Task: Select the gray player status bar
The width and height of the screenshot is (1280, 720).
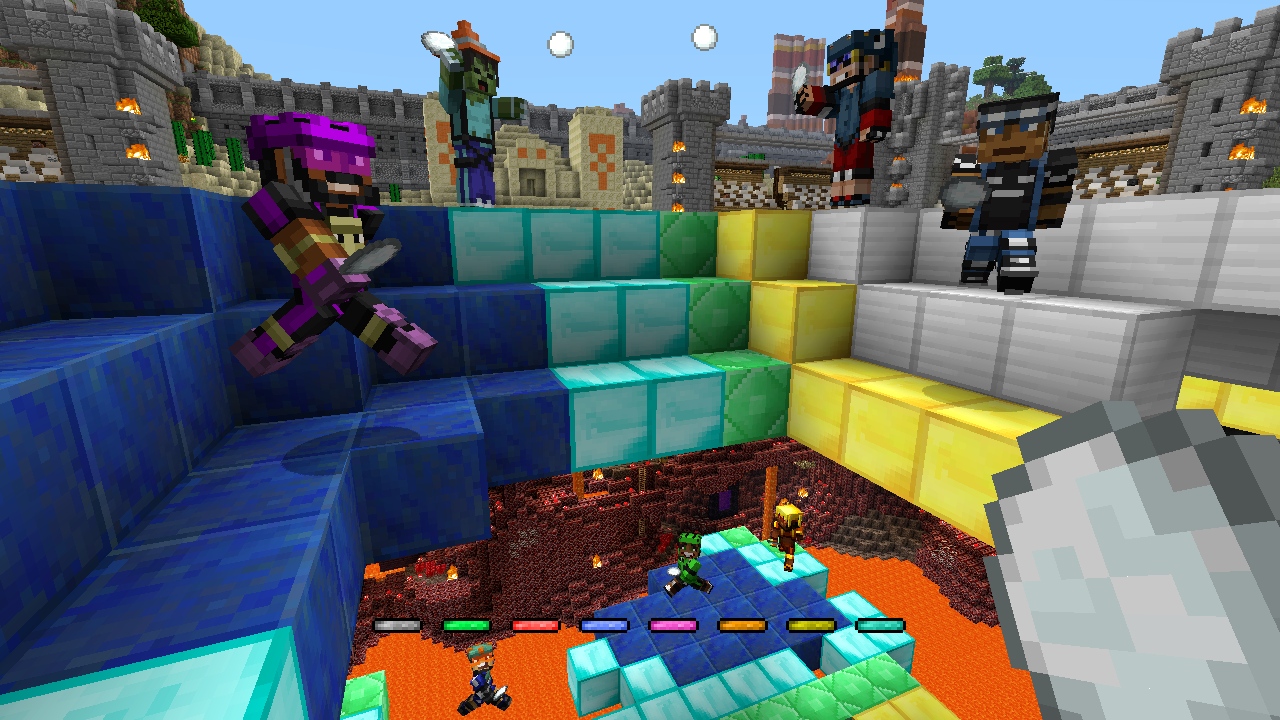Action: (397, 627)
